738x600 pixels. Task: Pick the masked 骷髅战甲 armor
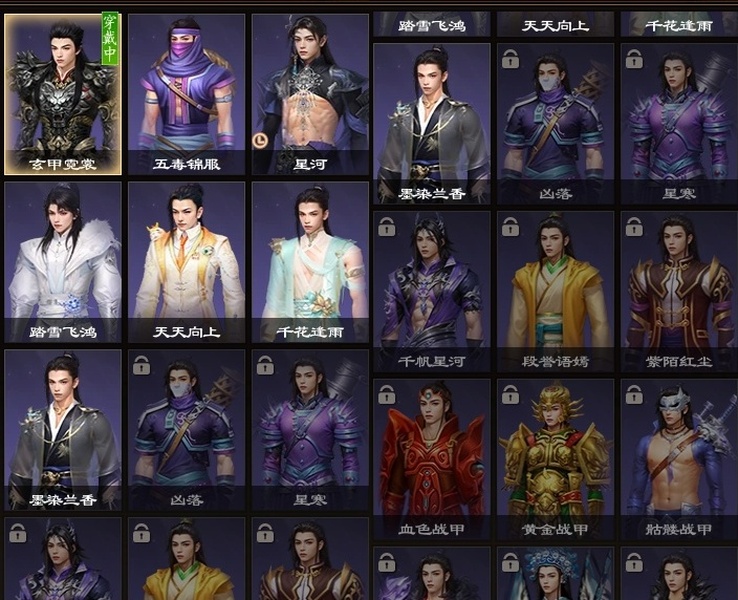pyautogui.click(x=679, y=459)
